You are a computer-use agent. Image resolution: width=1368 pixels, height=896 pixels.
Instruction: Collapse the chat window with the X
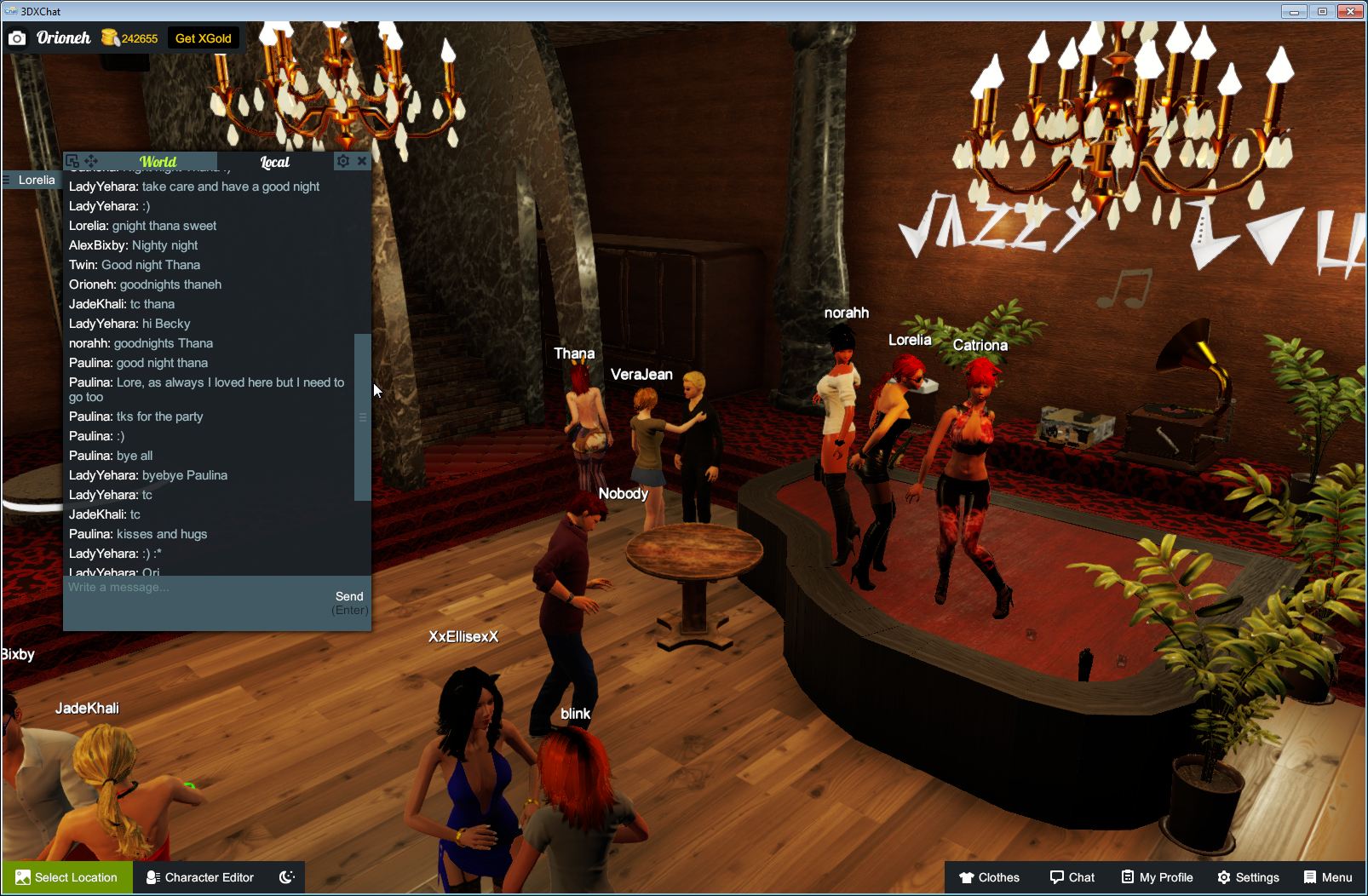[363, 161]
